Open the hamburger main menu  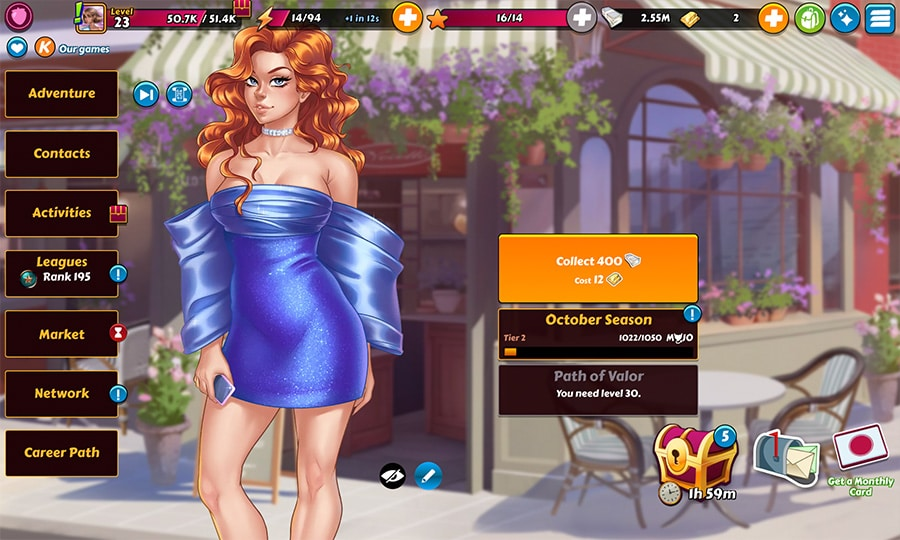pos(879,17)
